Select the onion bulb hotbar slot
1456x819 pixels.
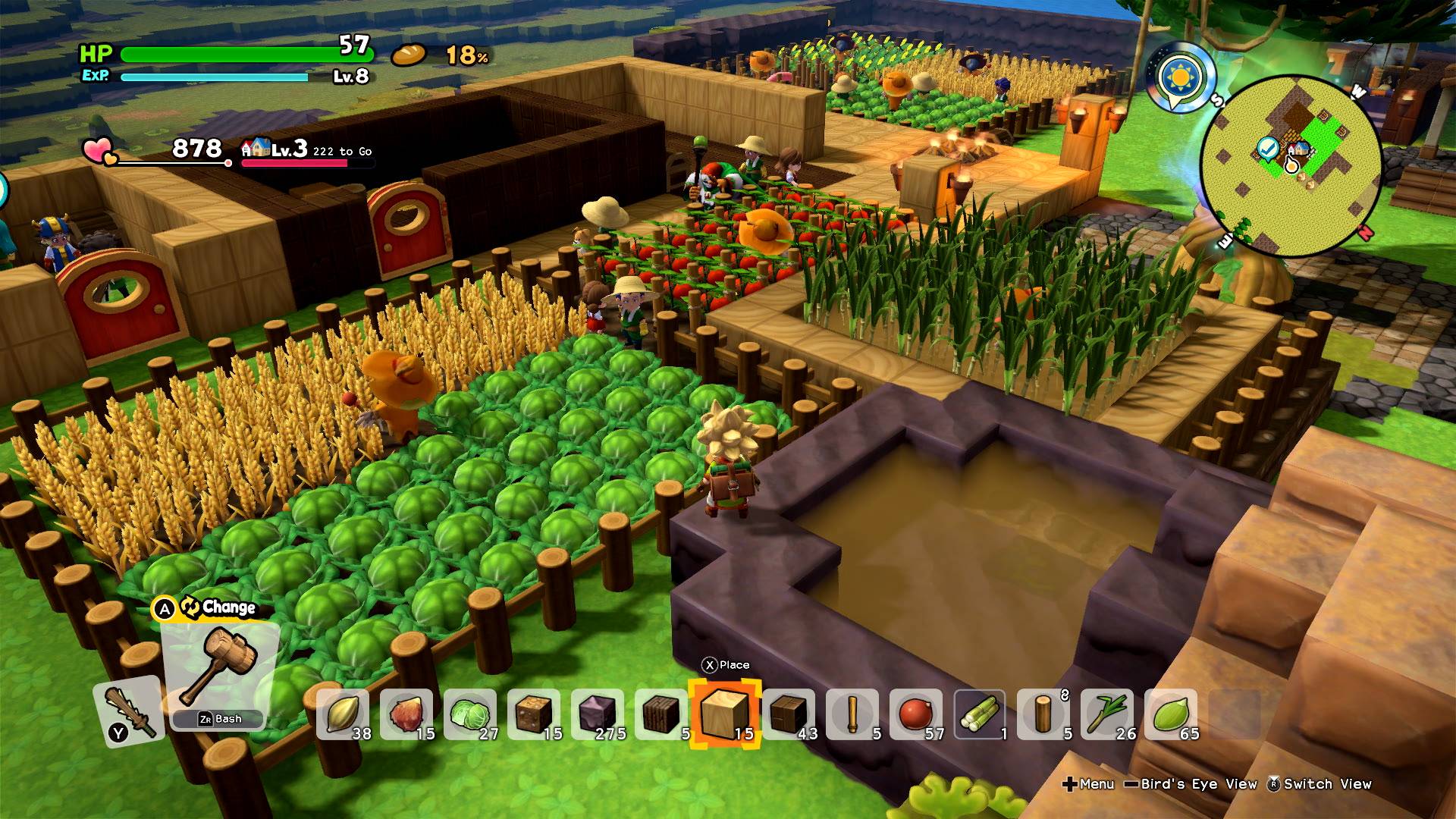pos(406,714)
